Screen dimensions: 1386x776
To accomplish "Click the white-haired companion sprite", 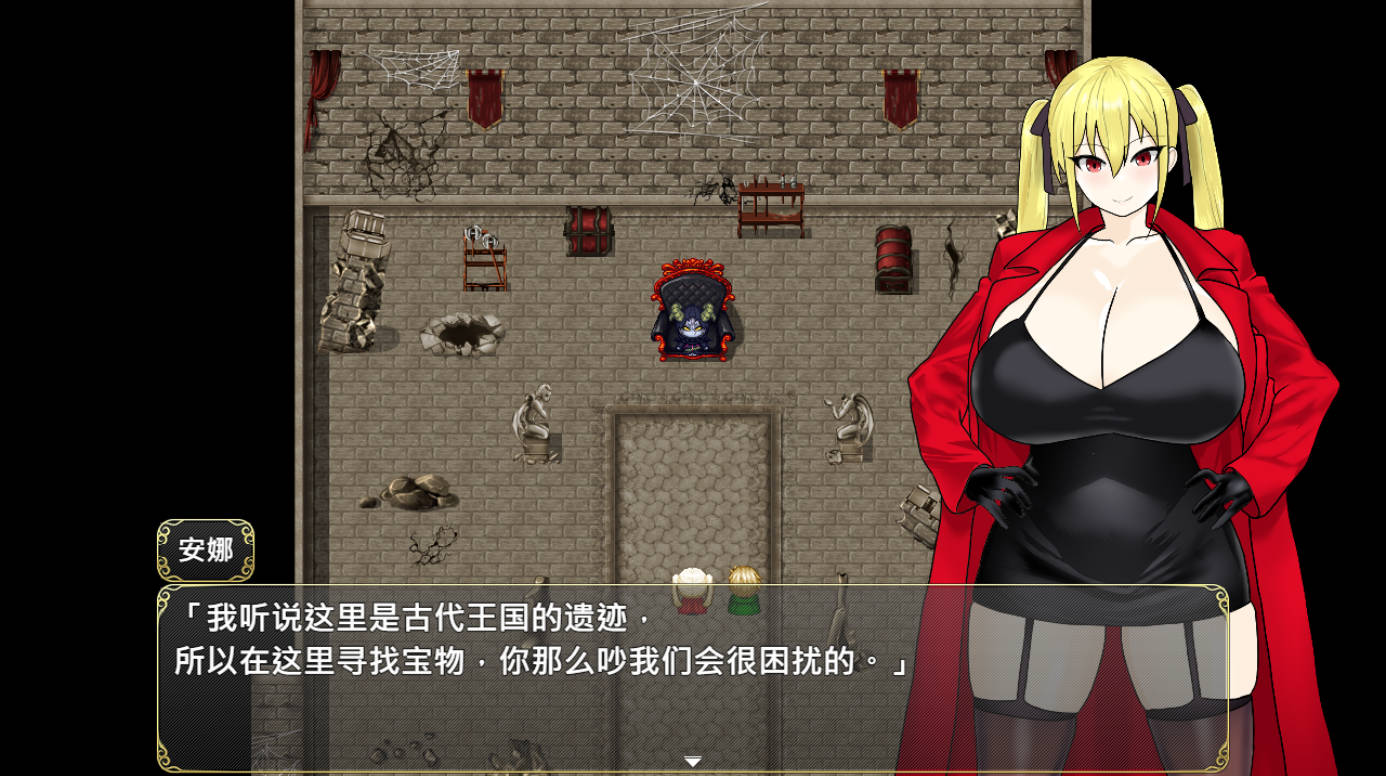I will pyautogui.click(x=692, y=590).
